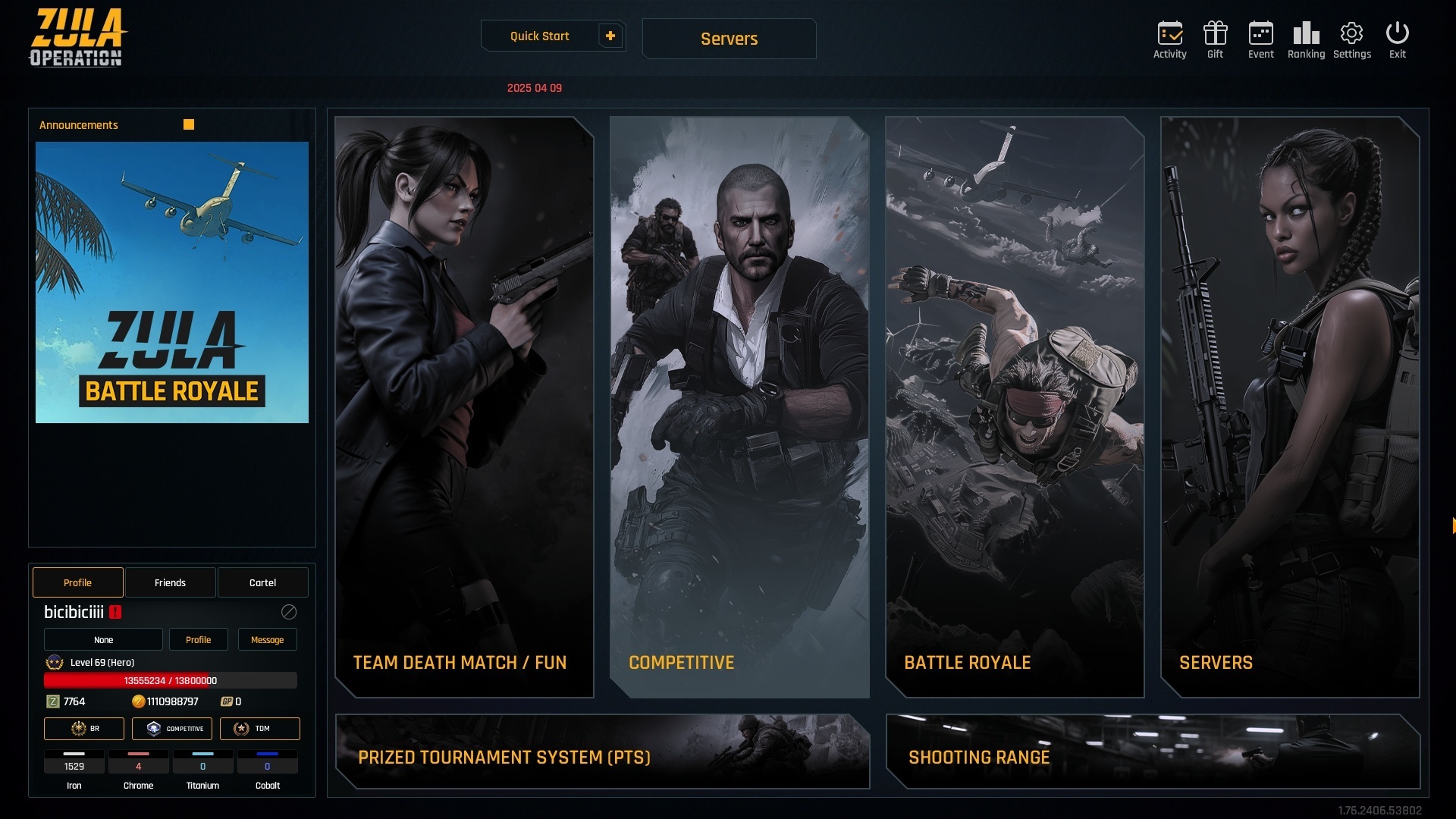
Task: Toggle the Announcements indicator square
Action: click(188, 124)
